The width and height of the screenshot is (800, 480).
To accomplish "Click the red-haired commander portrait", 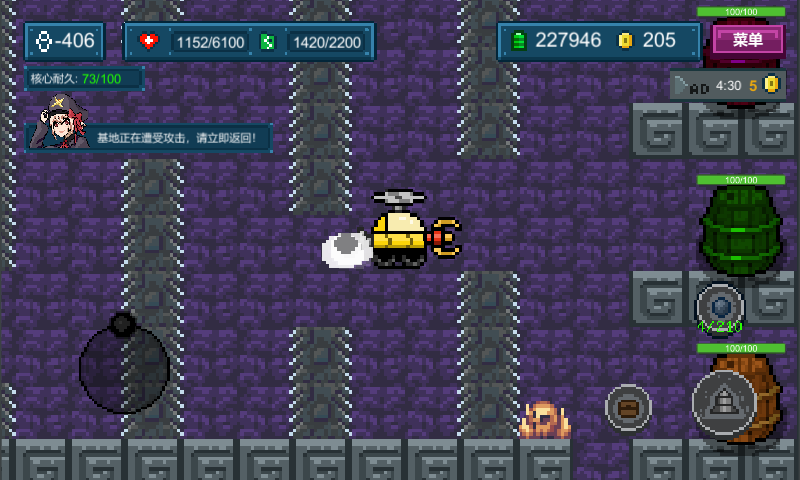I will (62, 122).
